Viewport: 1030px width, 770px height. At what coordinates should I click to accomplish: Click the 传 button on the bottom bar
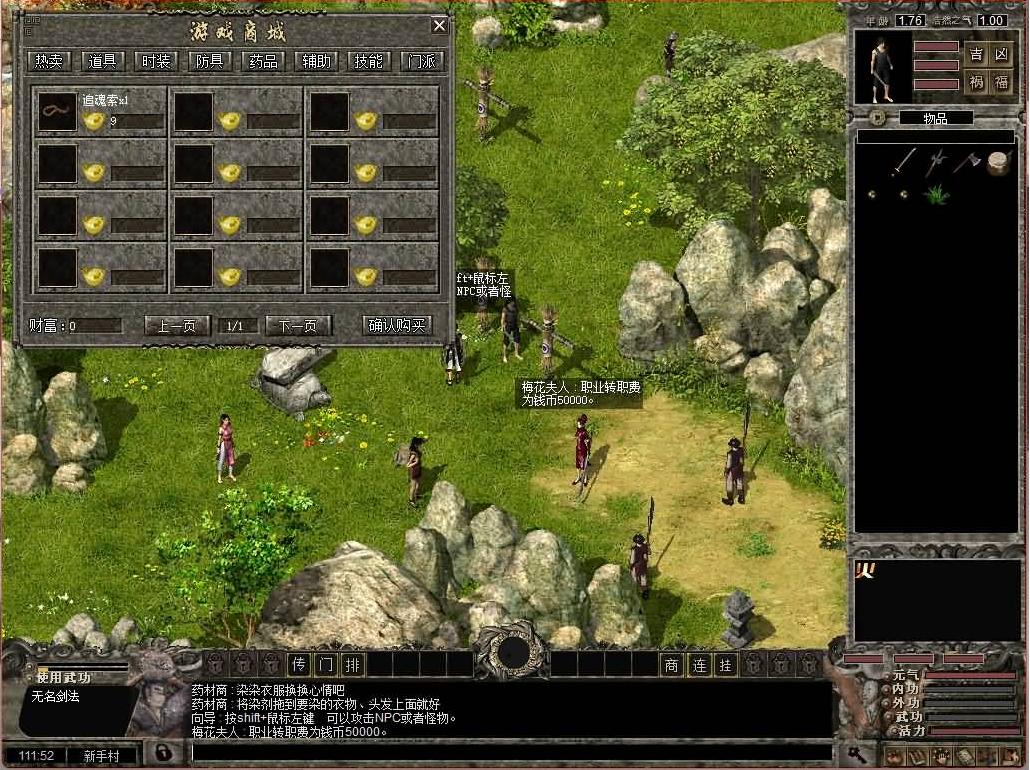(x=298, y=664)
